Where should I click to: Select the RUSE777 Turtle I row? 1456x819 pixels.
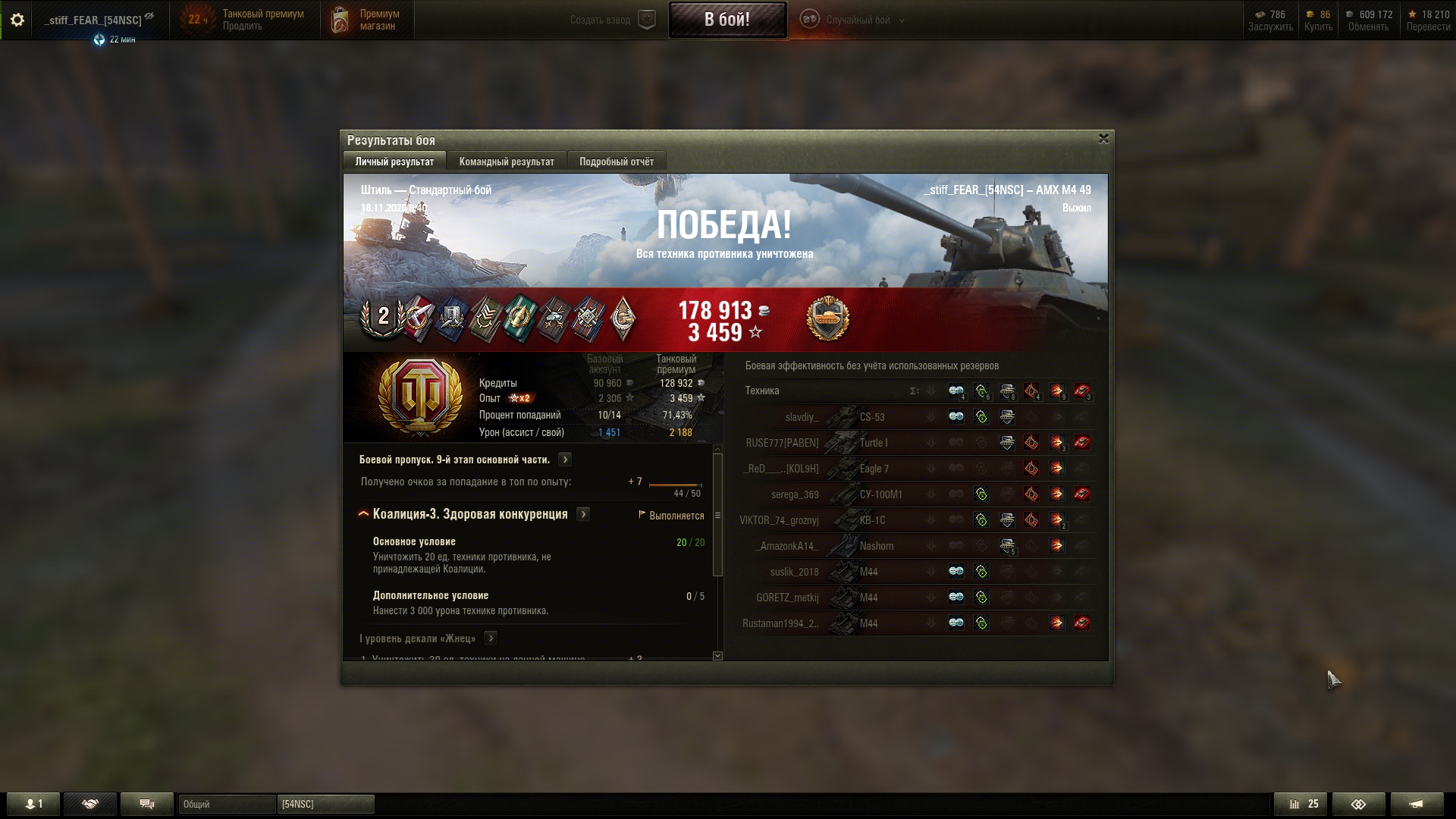(x=872, y=443)
